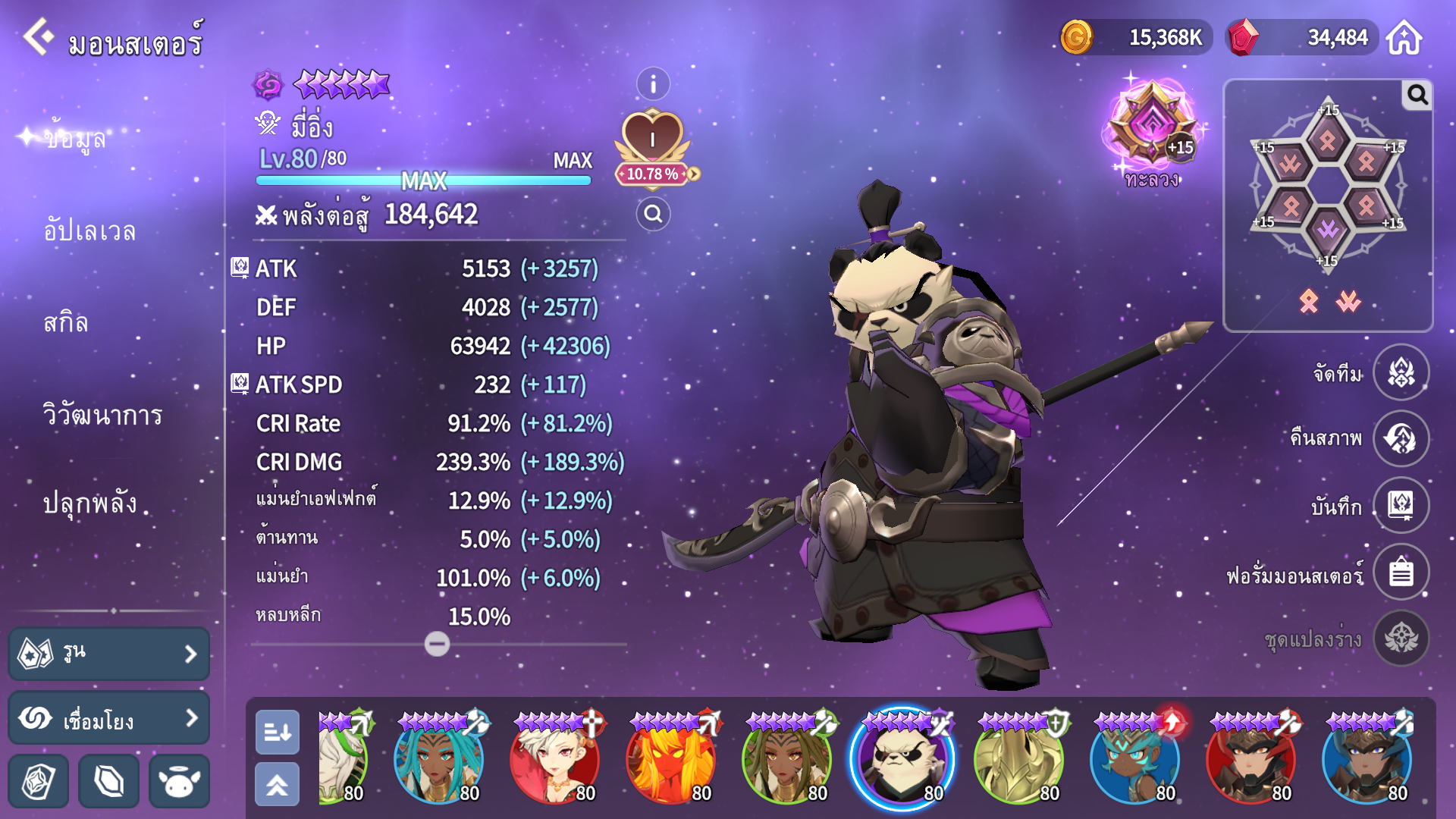Select the วิวัฒนาการ tab

[102, 415]
